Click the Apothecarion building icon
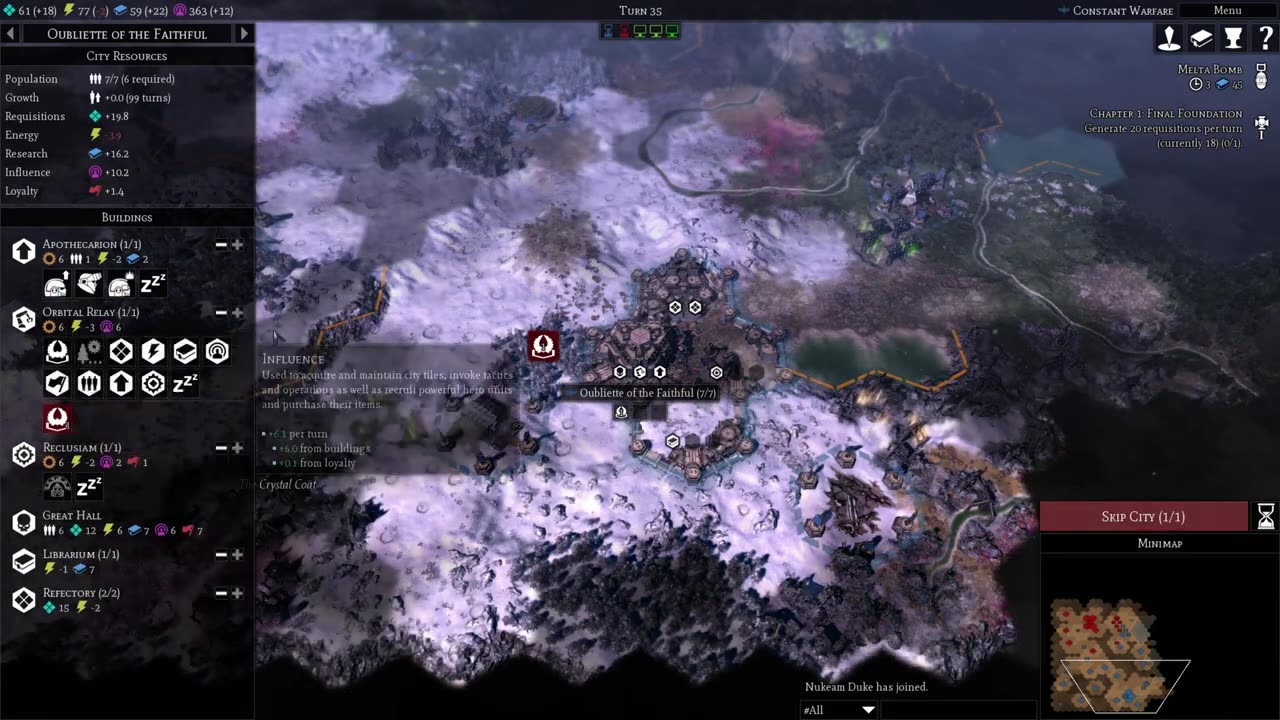Viewport: 1280px width, 720px height. [x=24, y=251]
